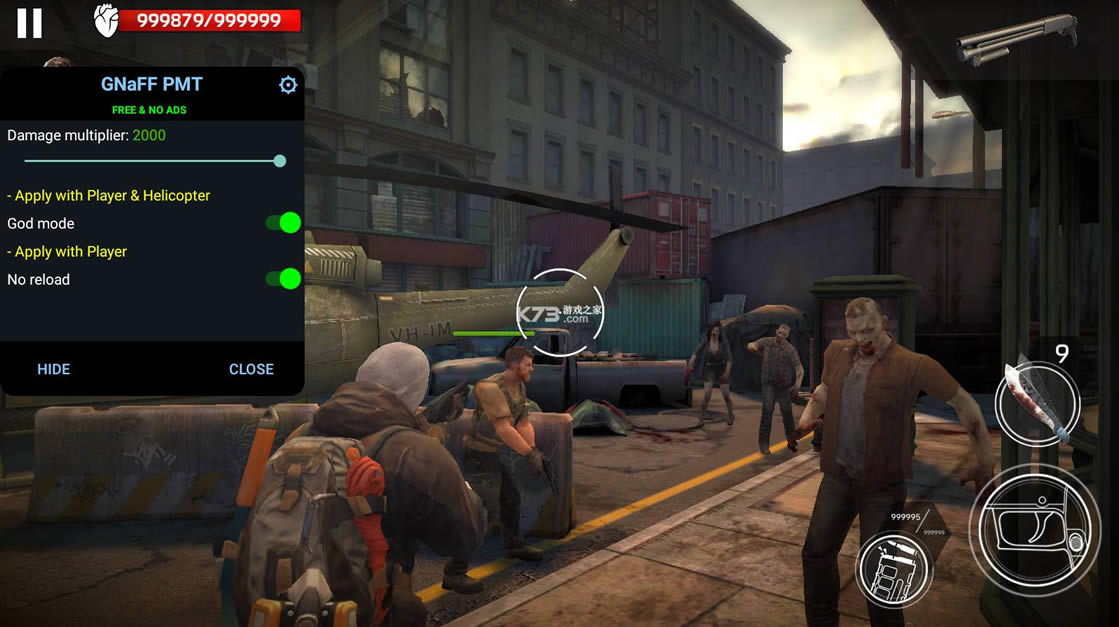
Task: Click the damage multiplier slider handle
Action: 280,161
